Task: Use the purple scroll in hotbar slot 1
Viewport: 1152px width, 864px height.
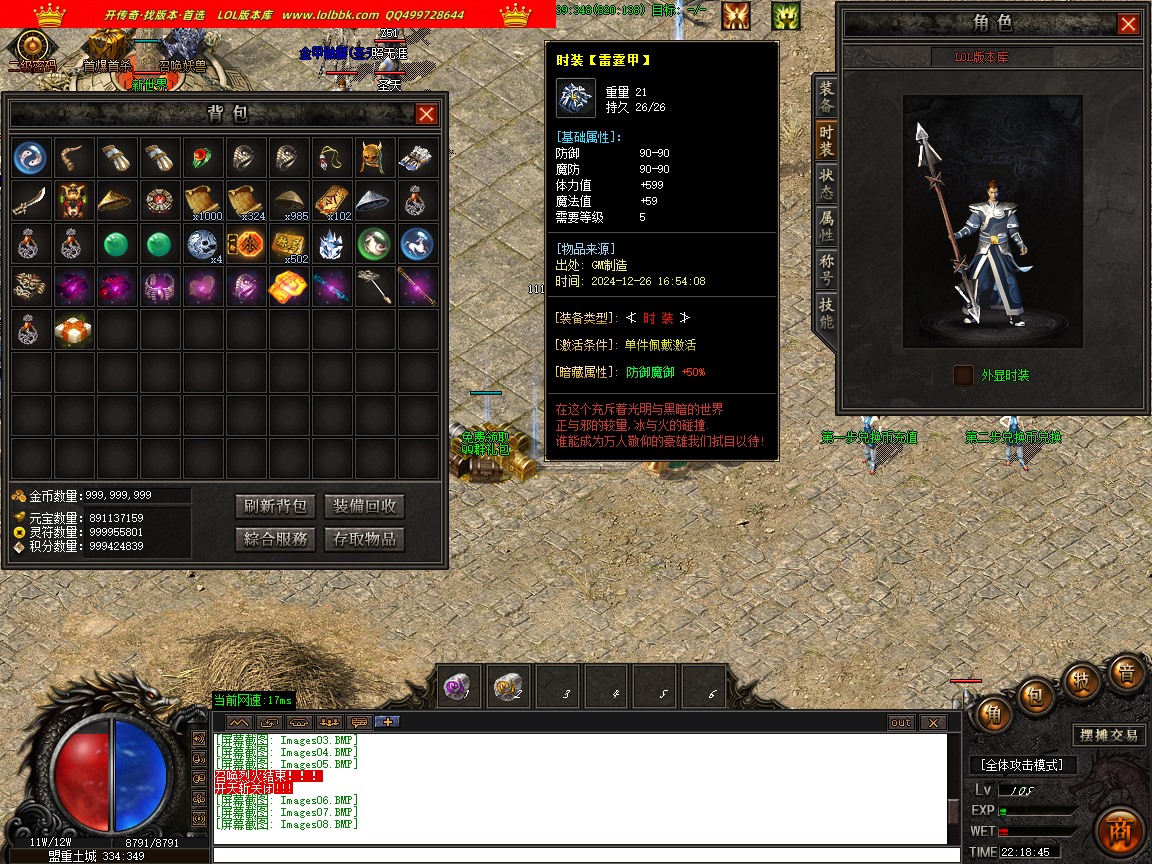Action: pos(459,687)
